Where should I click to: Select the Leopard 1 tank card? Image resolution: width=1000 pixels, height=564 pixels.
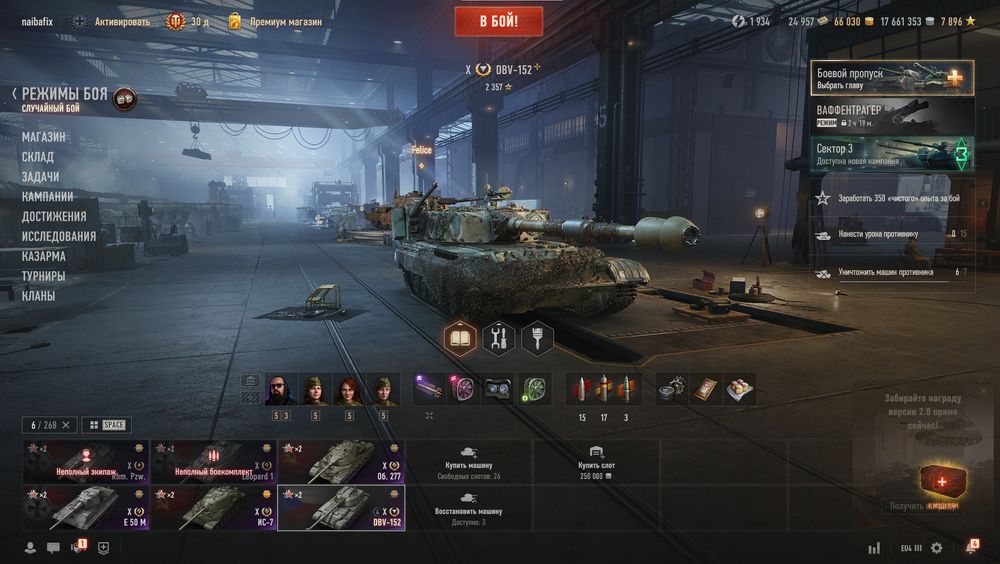point(214,462)
